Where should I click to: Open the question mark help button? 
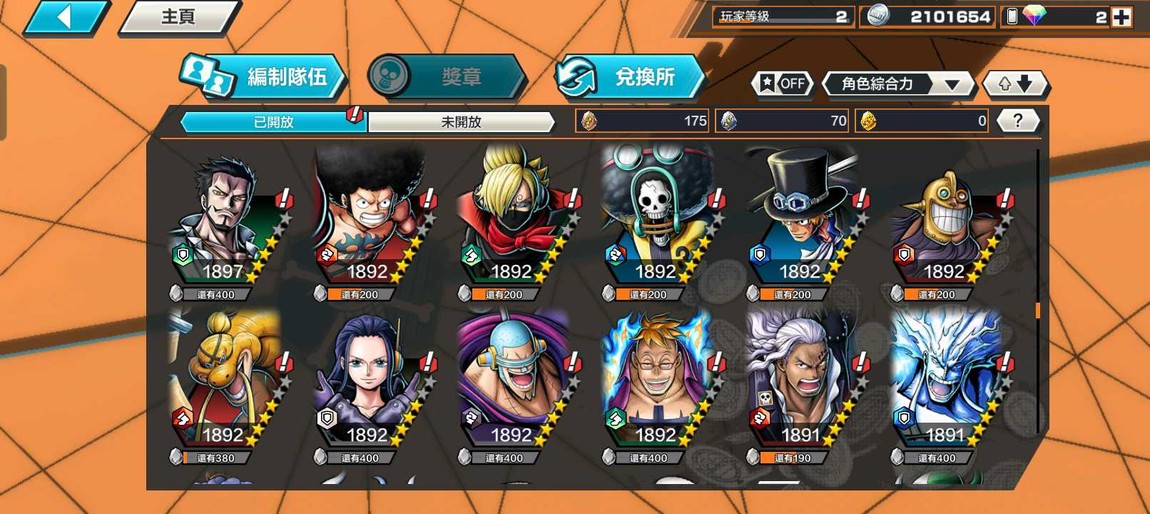[1017, 121]
